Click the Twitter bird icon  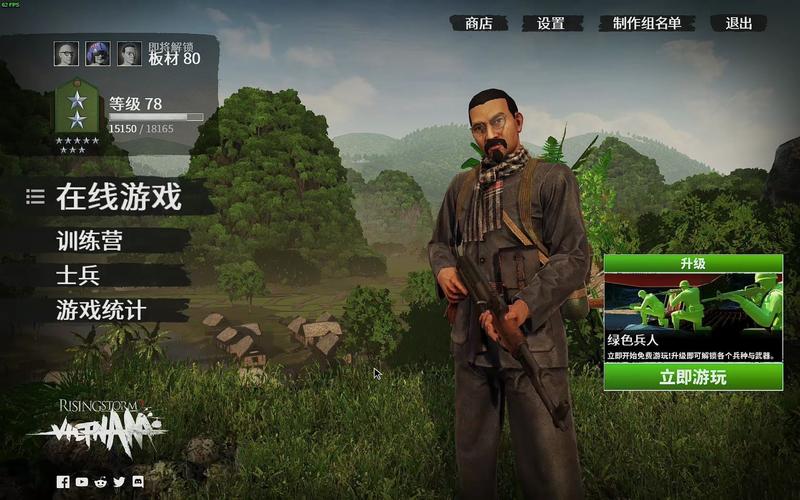pyautogui.click(x=119, y=482)
